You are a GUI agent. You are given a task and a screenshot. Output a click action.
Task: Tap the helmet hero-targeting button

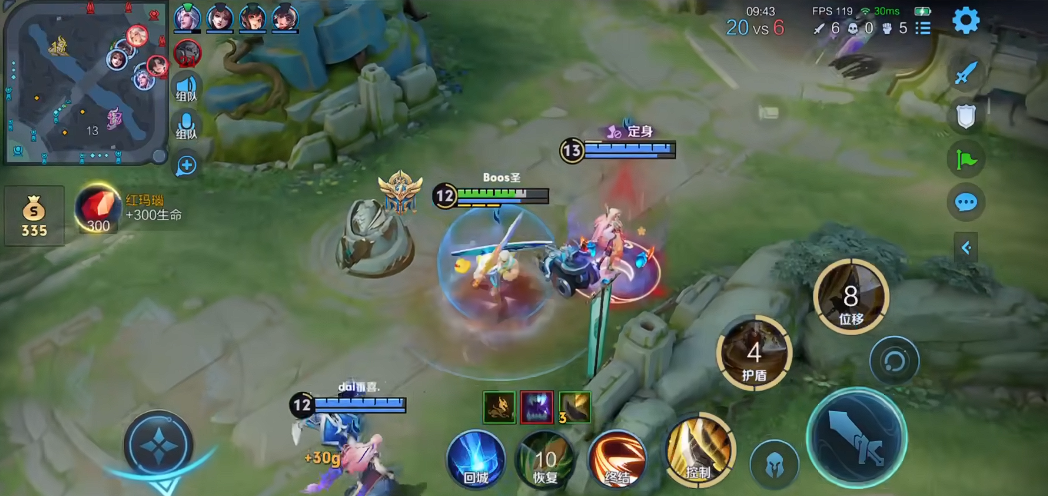pyautogui.click(x=774, y=463)
